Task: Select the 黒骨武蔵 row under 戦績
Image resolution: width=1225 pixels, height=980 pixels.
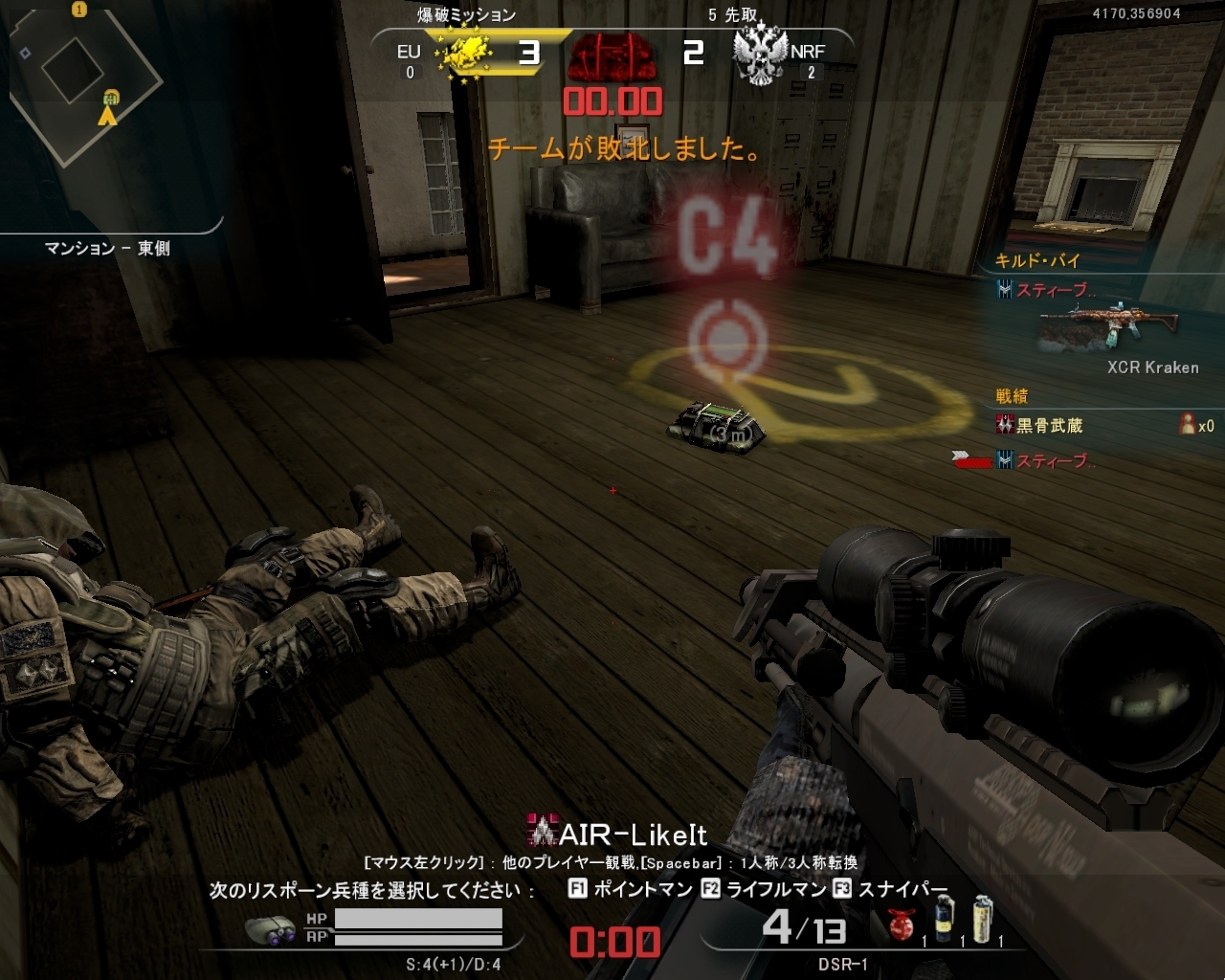Action: pyautogui.click(x=1048, y=426)
